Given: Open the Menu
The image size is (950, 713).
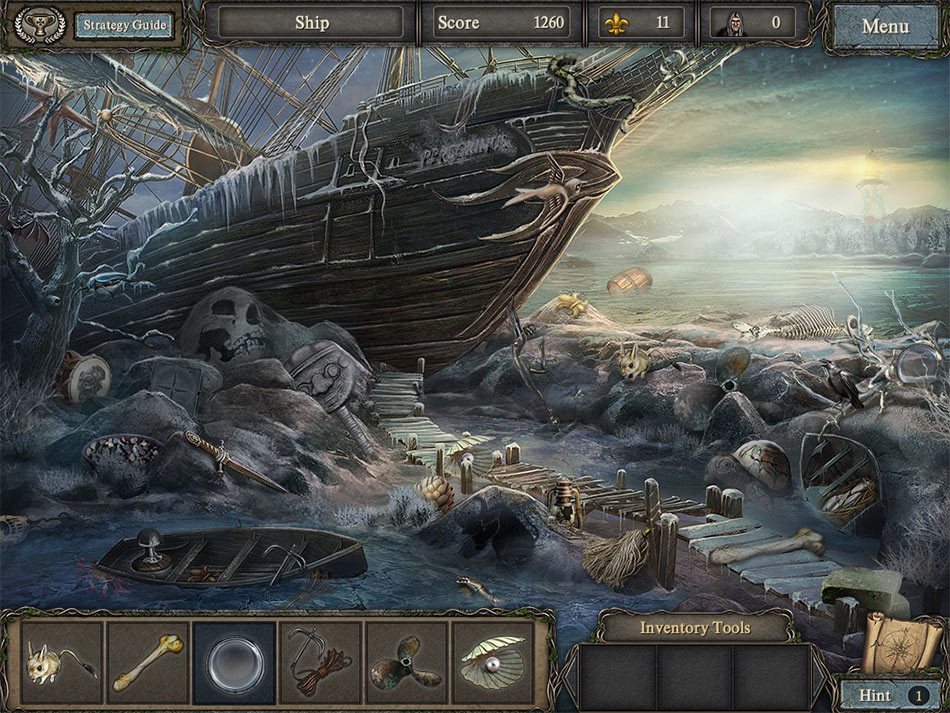Looking at the screenshot, I should point(885,25).
